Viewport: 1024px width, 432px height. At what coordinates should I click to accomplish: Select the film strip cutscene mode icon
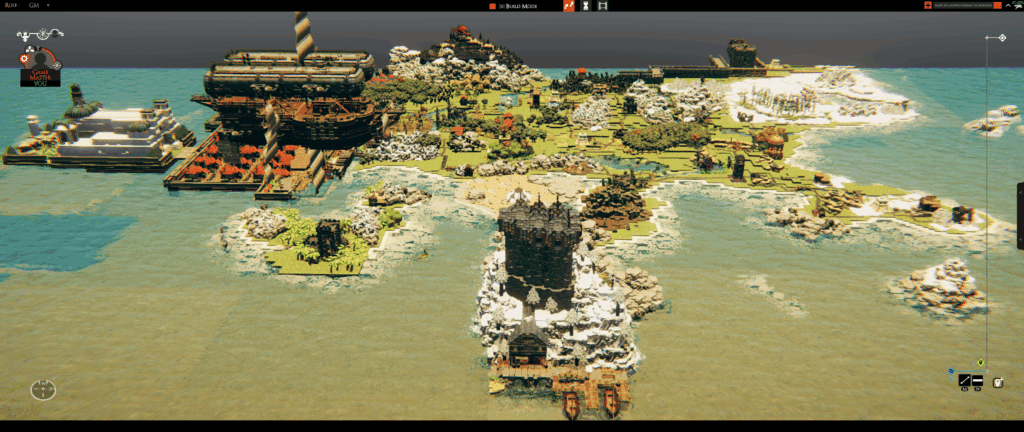point(602,6)
